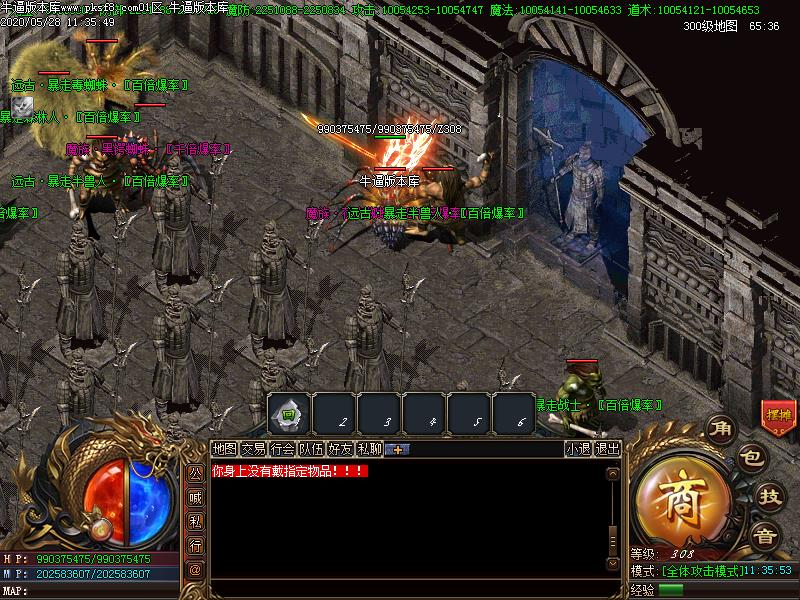Viewport: 800px width, 600px height.
Task: Open the 技 skills button
Action: [768, 495]
